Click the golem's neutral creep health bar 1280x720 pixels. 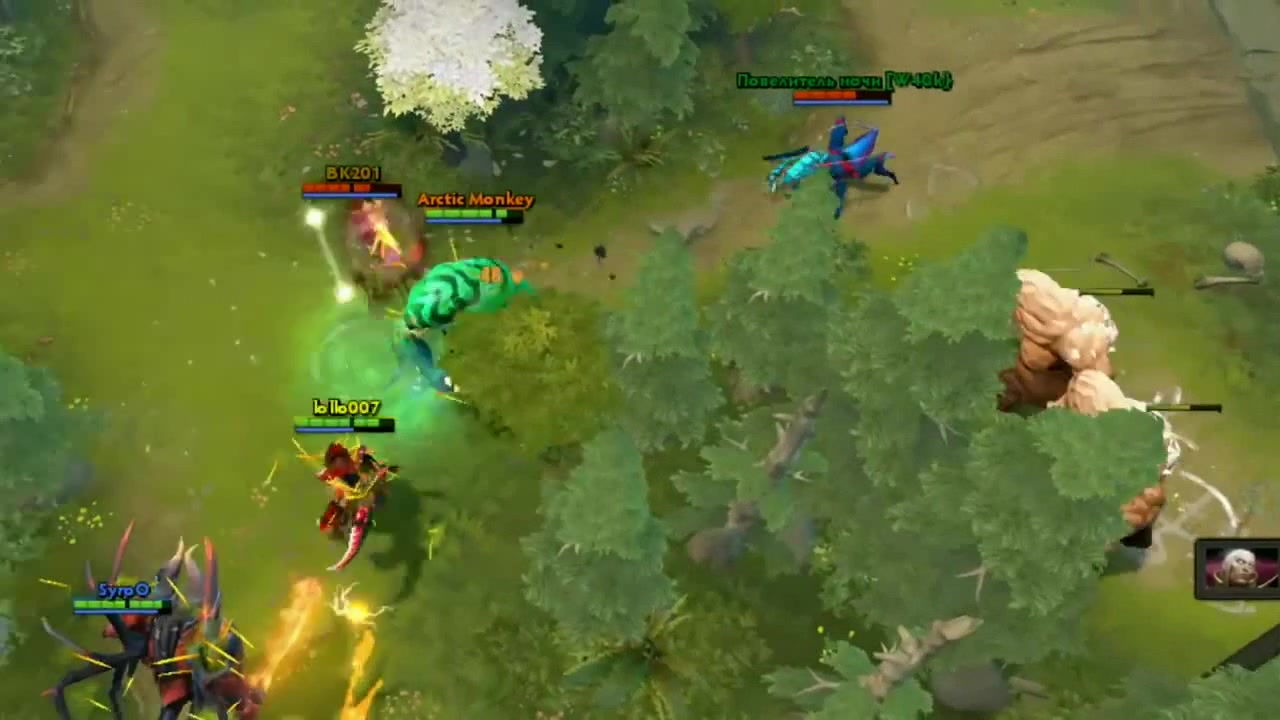pyautogui.click(x=1115, y=292)
